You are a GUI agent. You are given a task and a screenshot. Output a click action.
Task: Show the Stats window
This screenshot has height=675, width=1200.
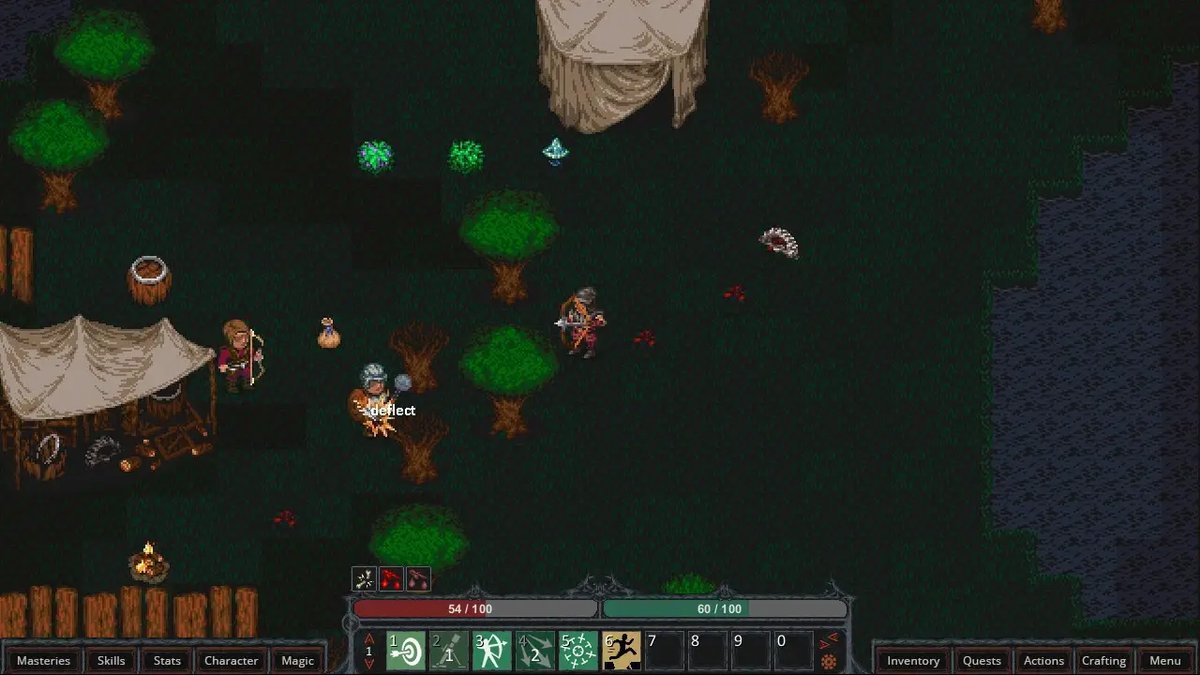167,660
